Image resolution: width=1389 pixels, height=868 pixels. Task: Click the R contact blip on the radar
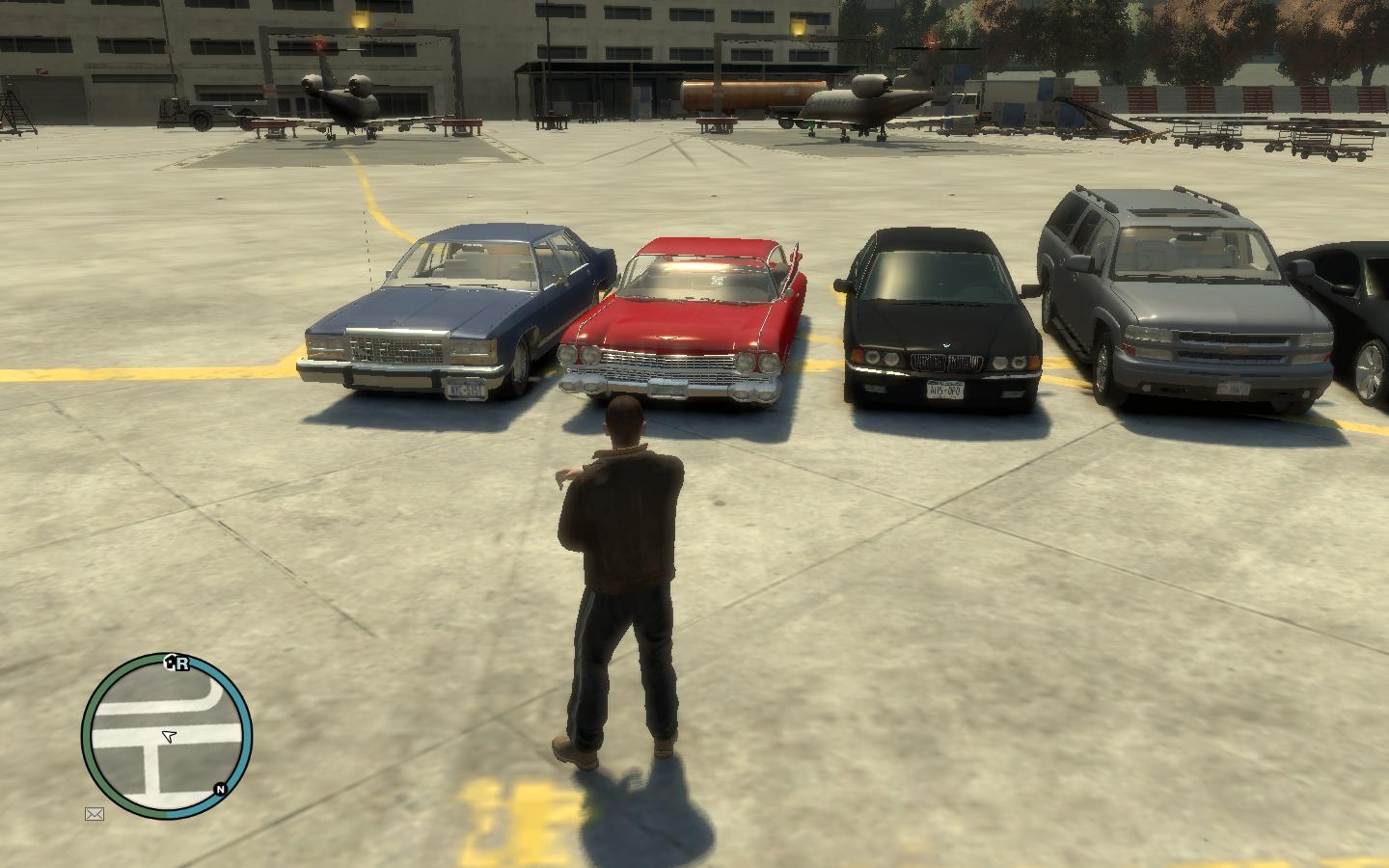point(183,664)
